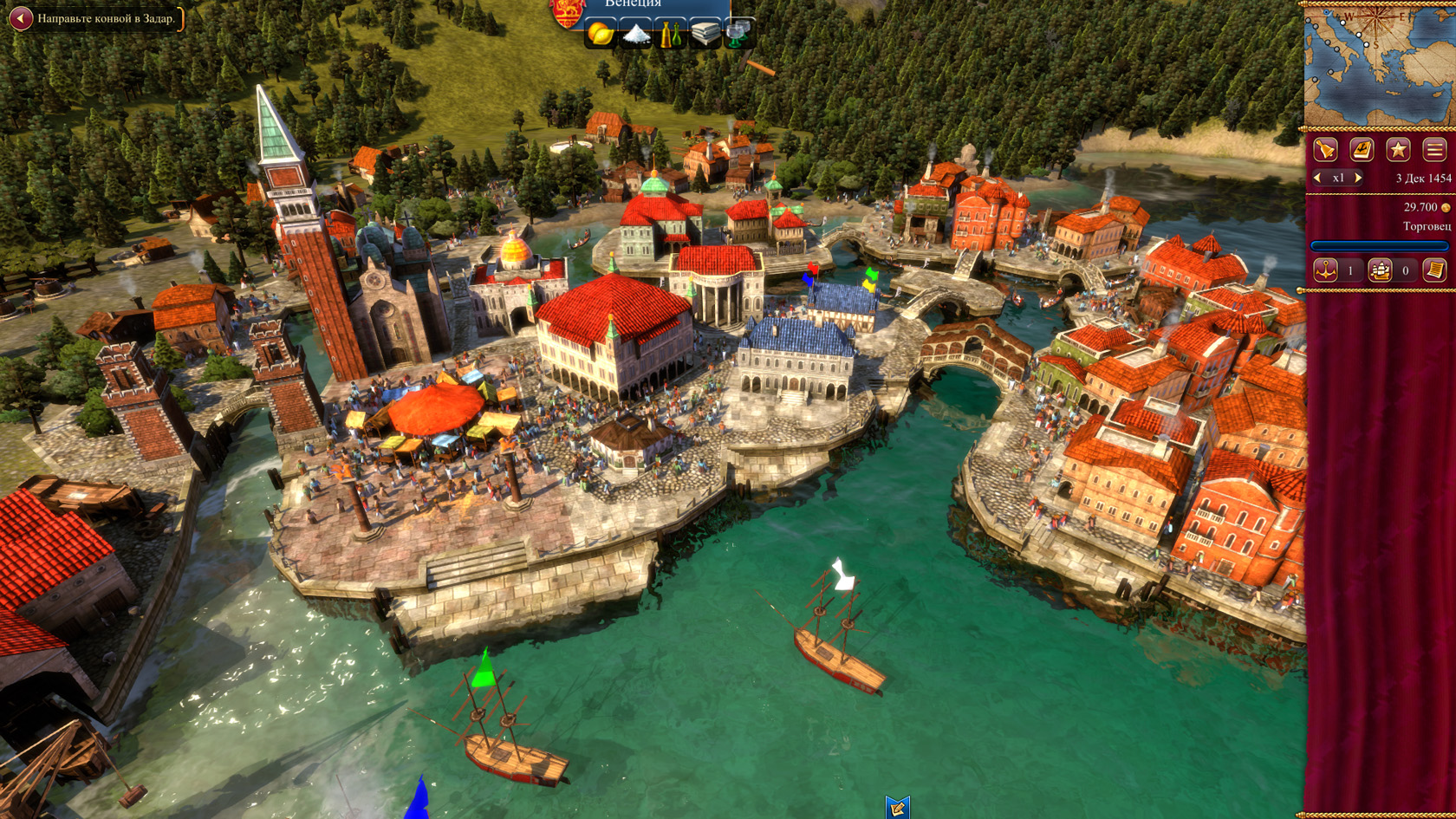Click the Venice coat of arms shield

(568, 12)
